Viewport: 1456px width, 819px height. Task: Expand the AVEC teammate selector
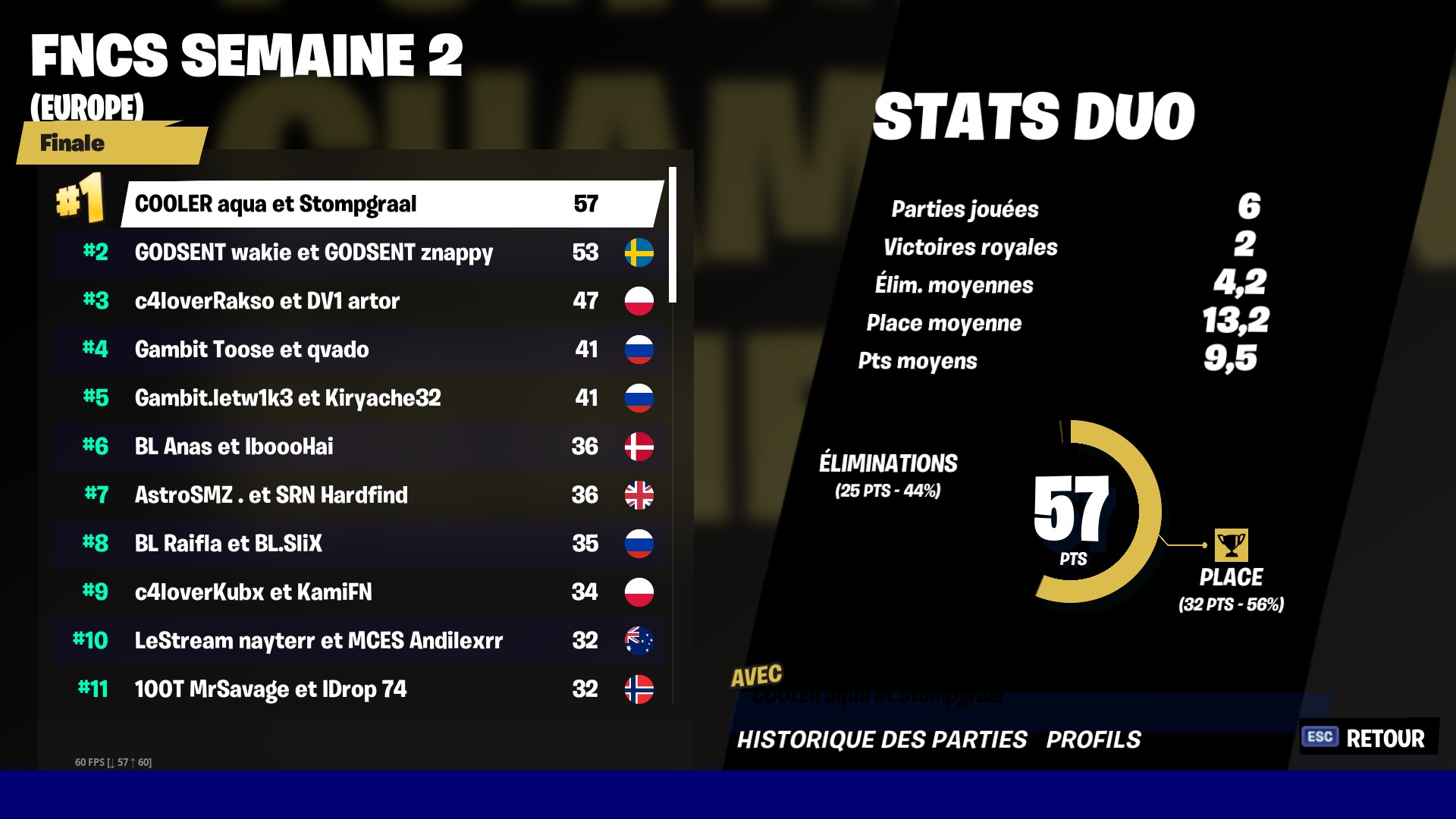(880, 694)
